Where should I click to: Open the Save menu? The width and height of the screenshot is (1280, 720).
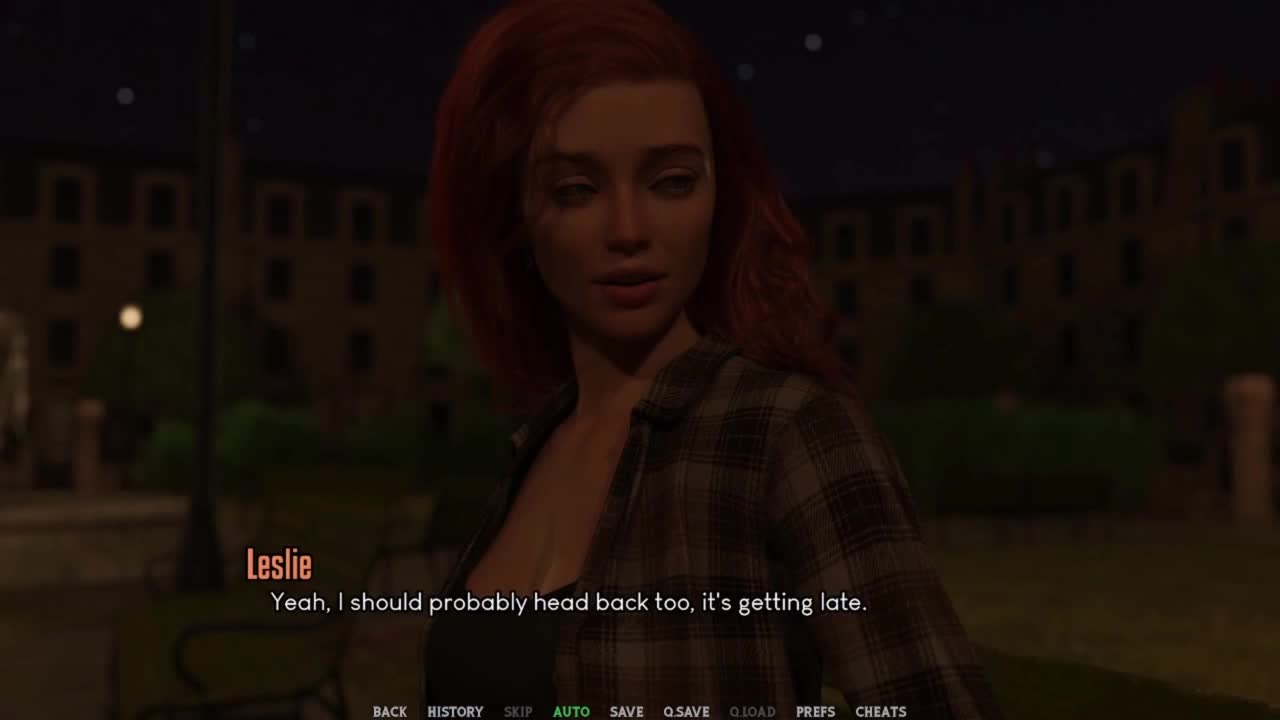(x=626, y=711)
